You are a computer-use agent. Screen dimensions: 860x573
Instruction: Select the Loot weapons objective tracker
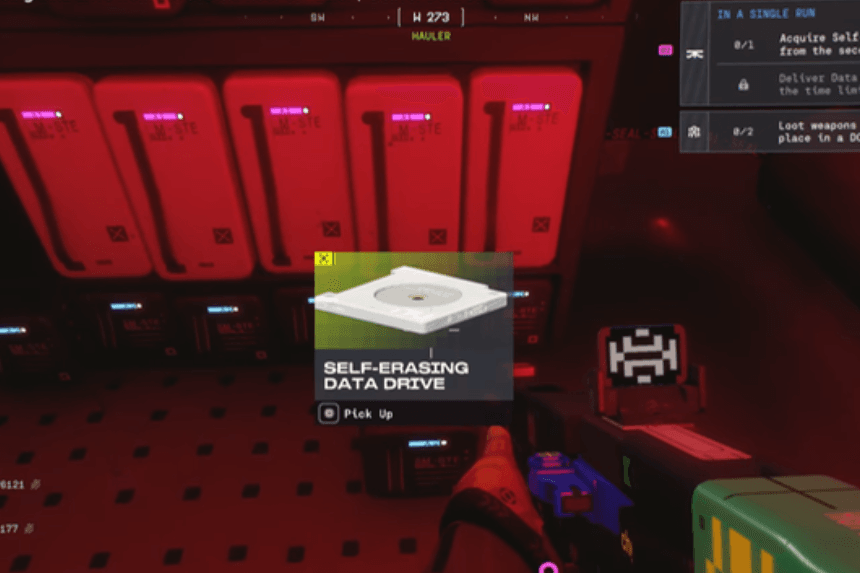[x=770, y=132]
